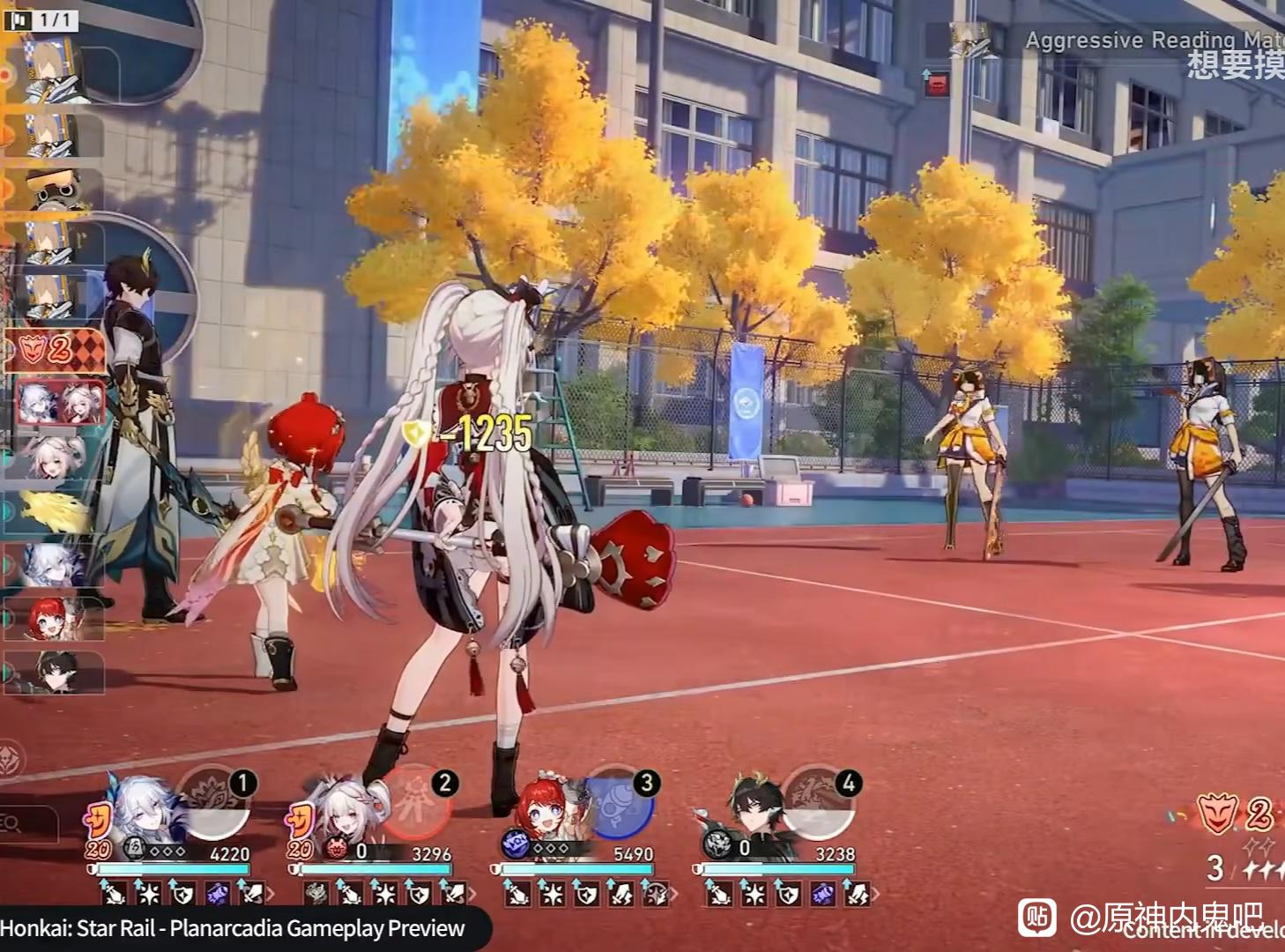Viewport: 1285px width, 952px height.
Task: Click the paired-portrait entry in turn order
Action: (60, 403)
